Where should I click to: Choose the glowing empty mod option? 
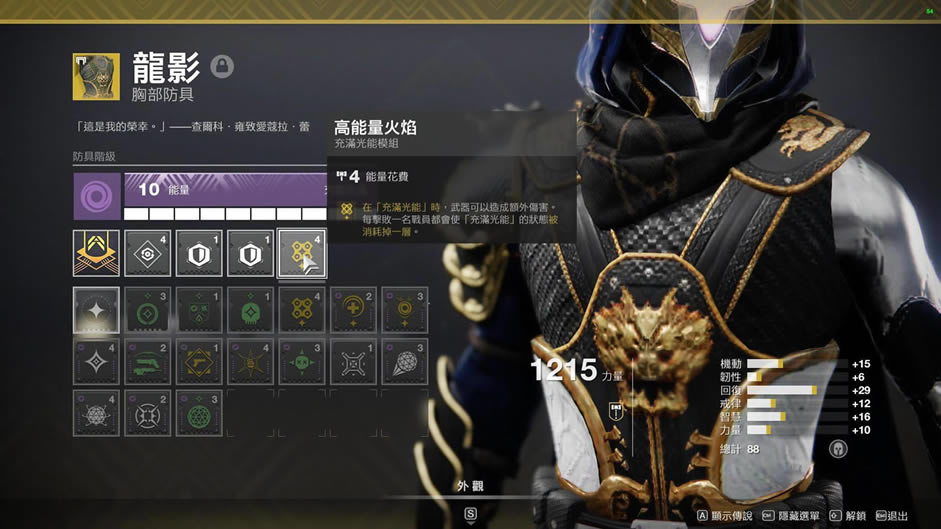[x=96, y=311]
